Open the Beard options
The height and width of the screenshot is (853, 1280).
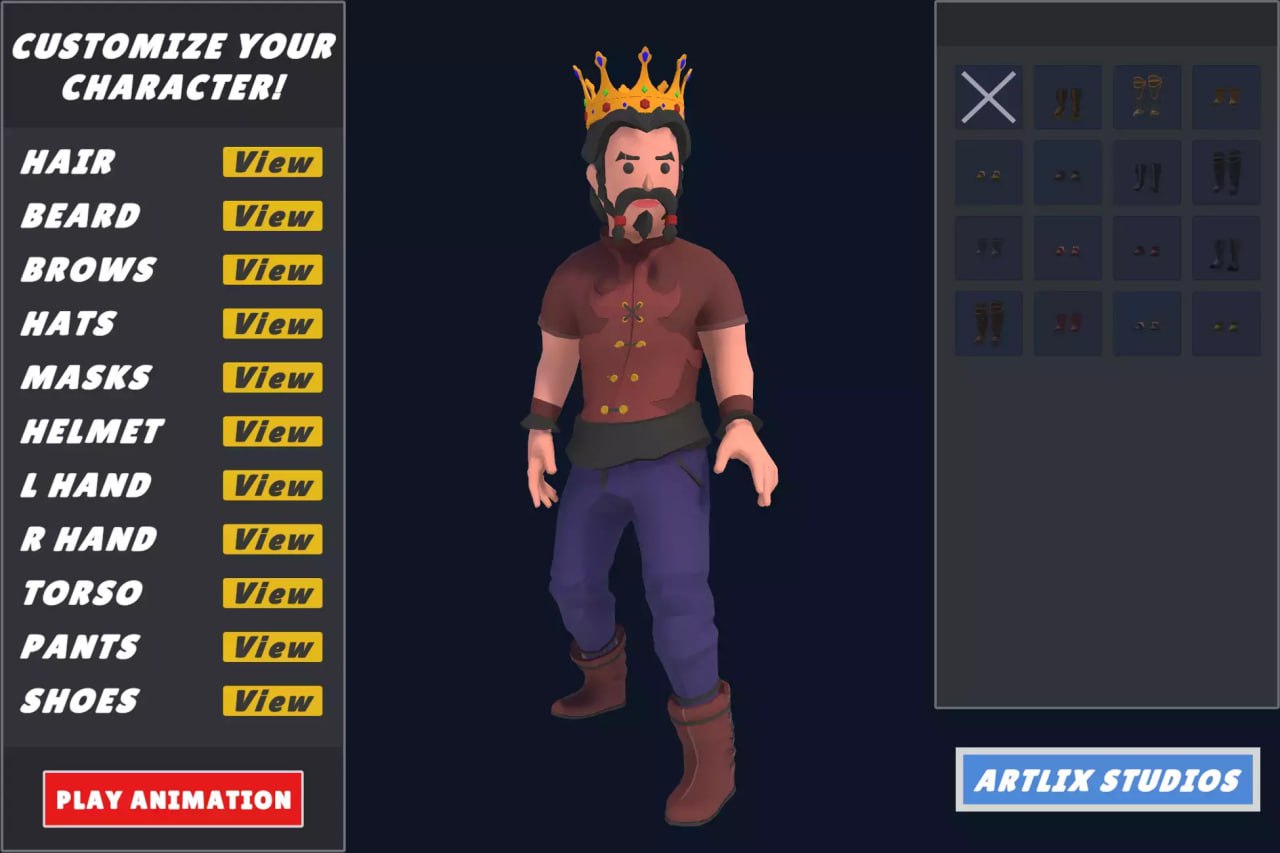pyautogui.click(x=271, y=216)
